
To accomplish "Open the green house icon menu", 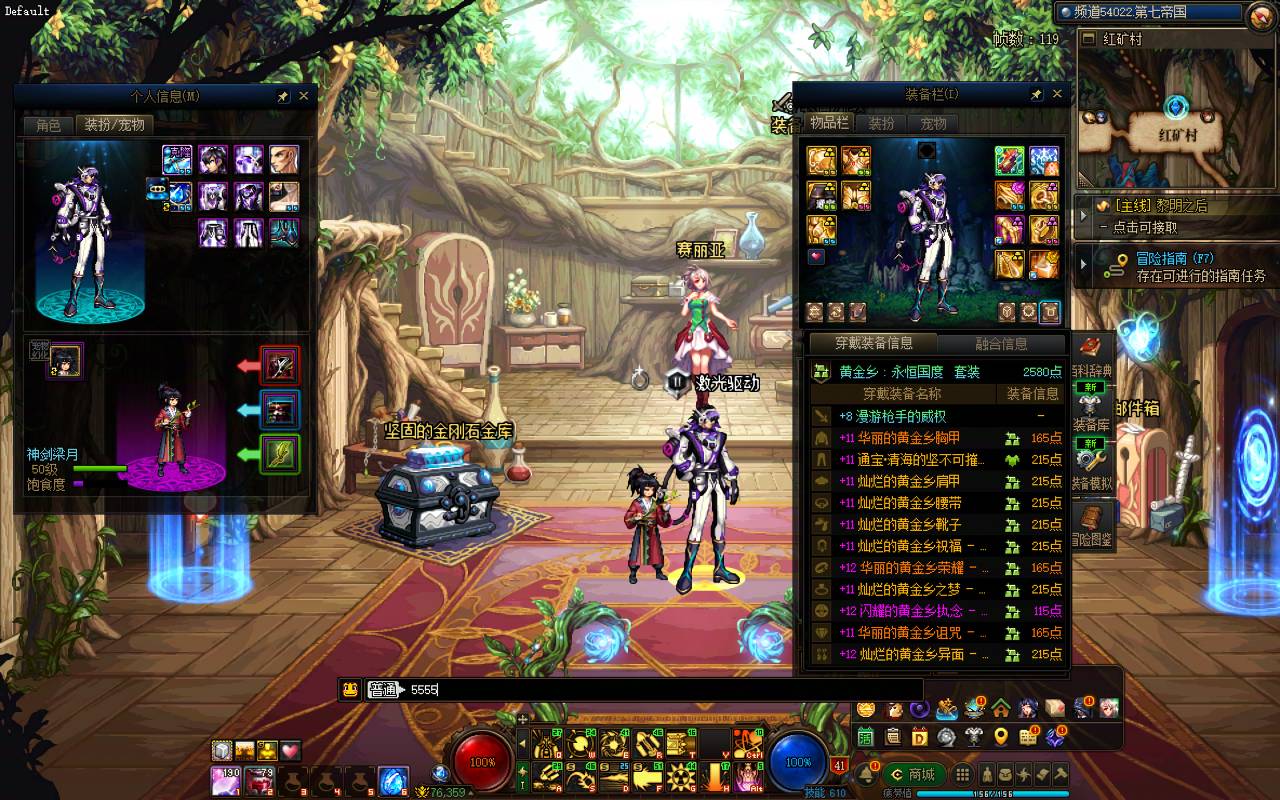I will click(x=1001, y=709).
